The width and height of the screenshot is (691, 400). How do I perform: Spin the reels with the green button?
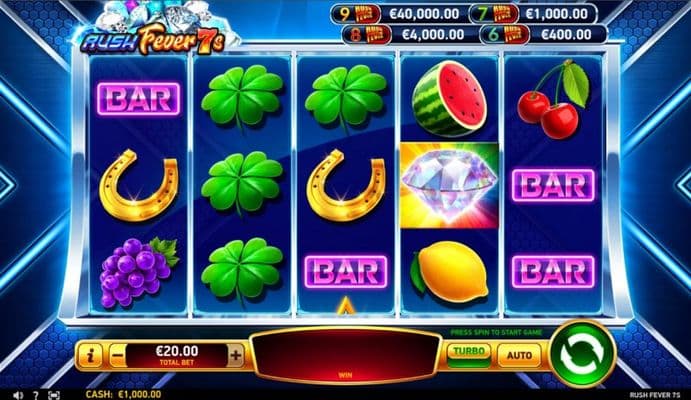coord(581,353)
